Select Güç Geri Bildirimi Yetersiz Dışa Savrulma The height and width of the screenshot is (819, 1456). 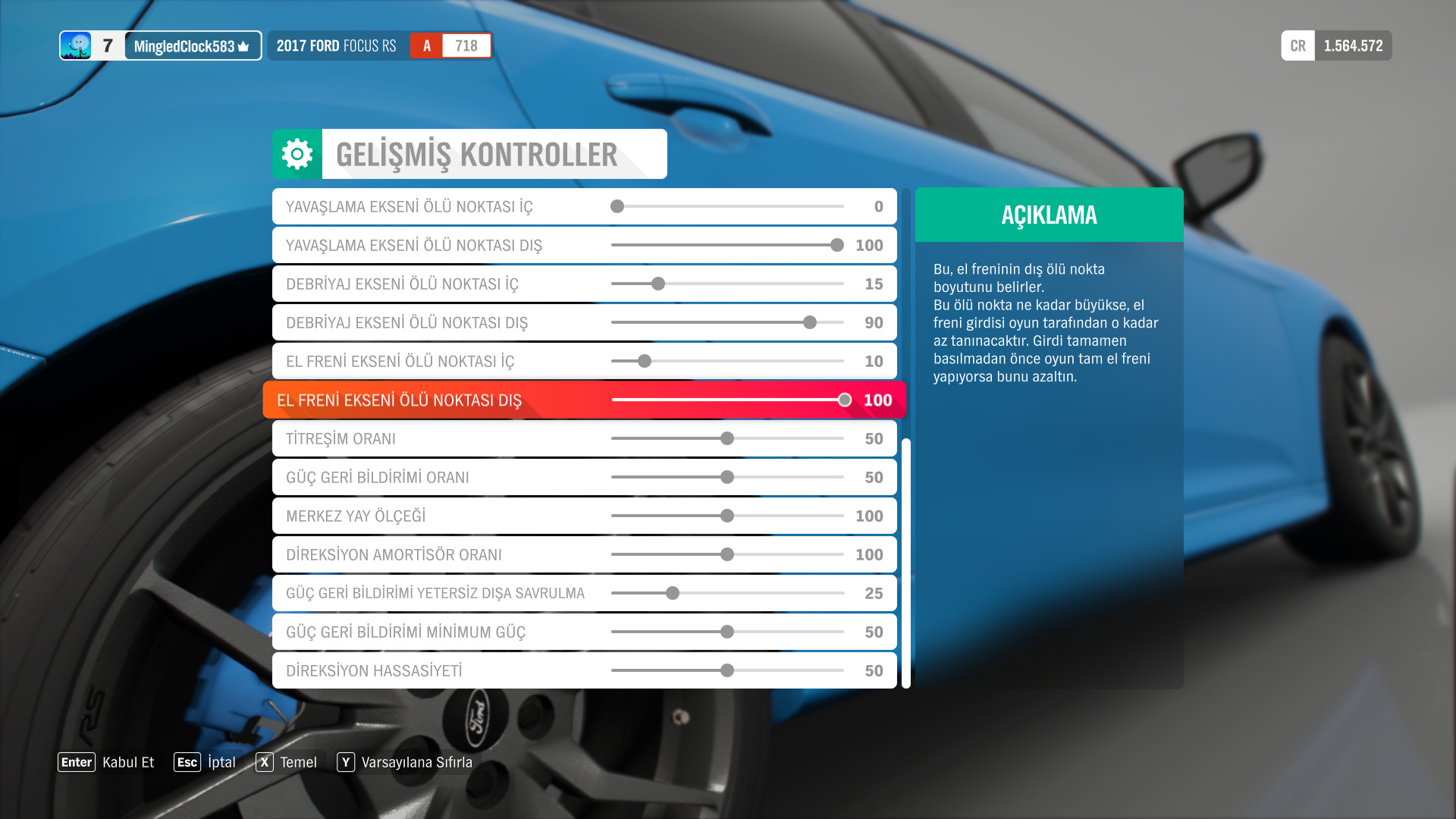pyautogui.click(x=584, y=593)
